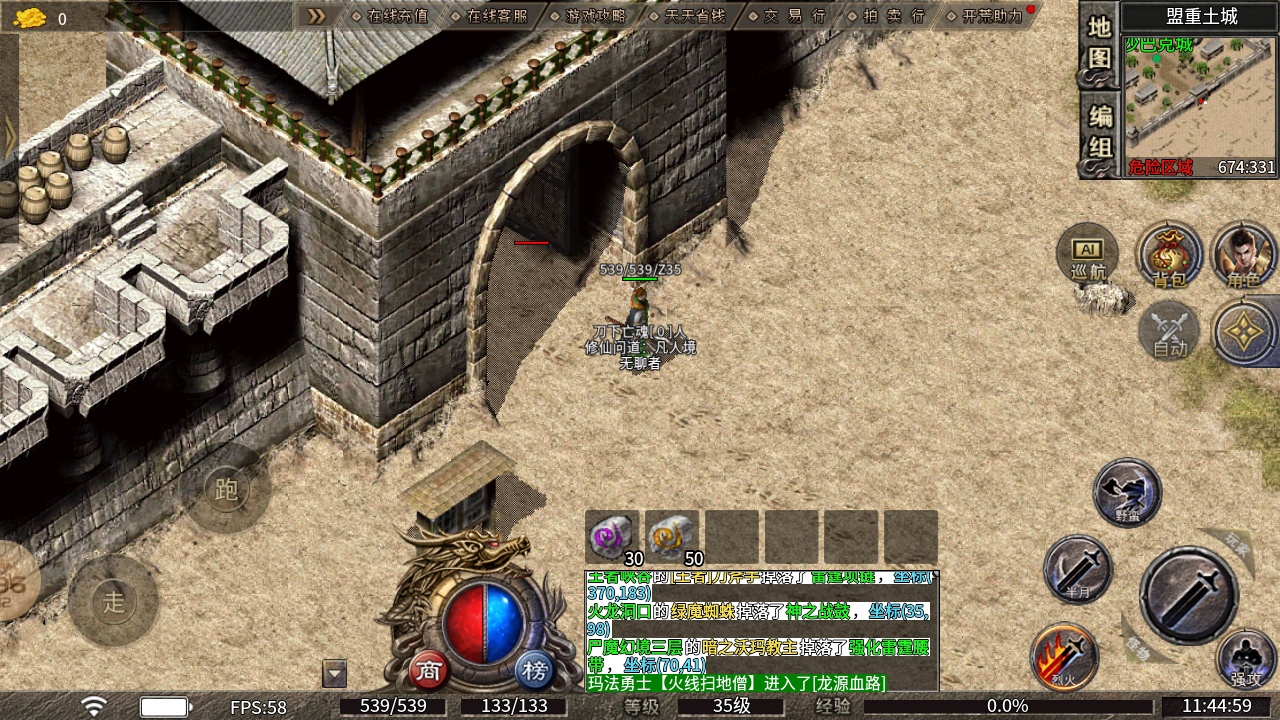
Task: Open the 背包 backpack
Action: [1169, 255]
